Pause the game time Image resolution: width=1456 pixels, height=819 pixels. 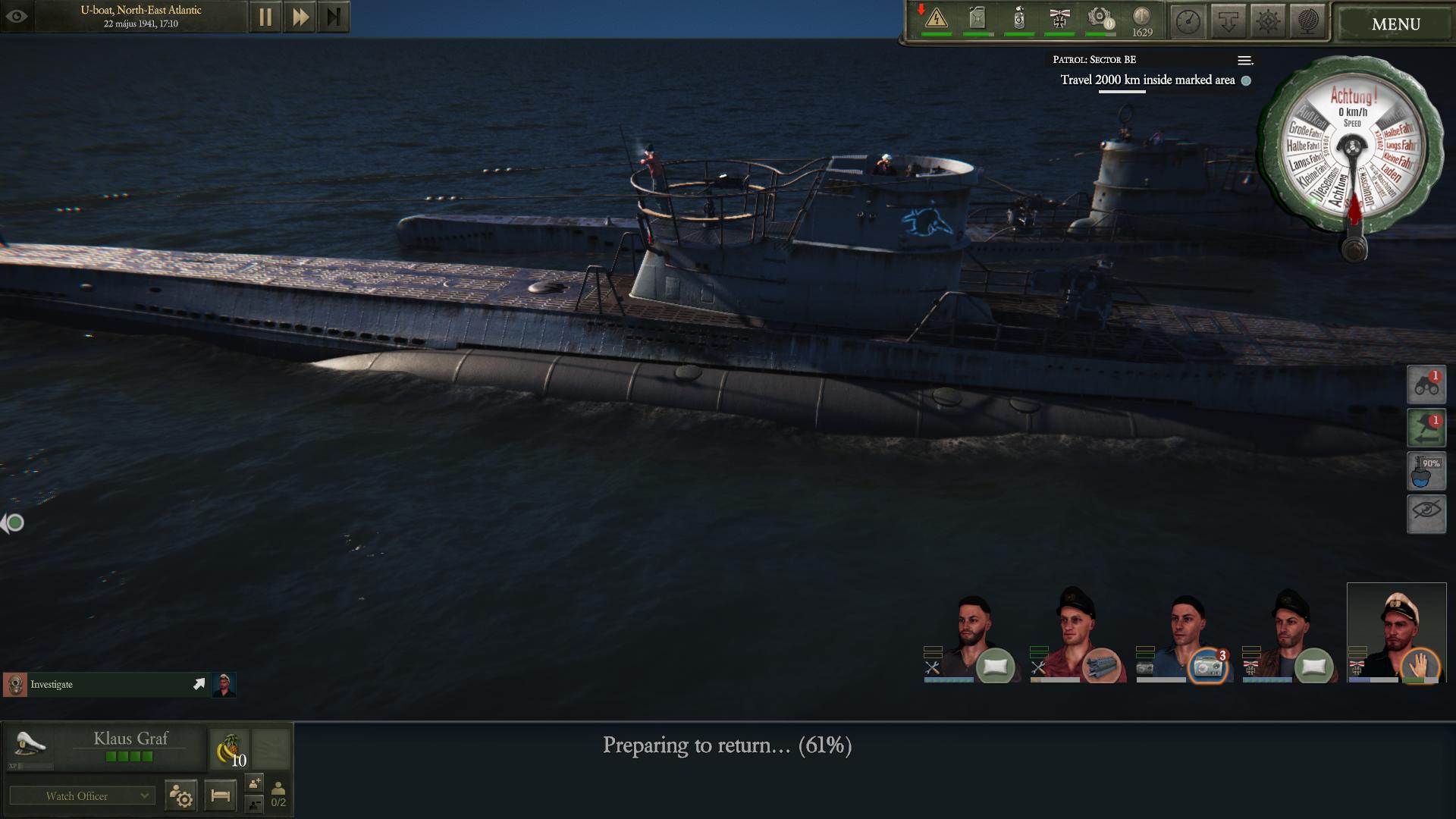265,17
